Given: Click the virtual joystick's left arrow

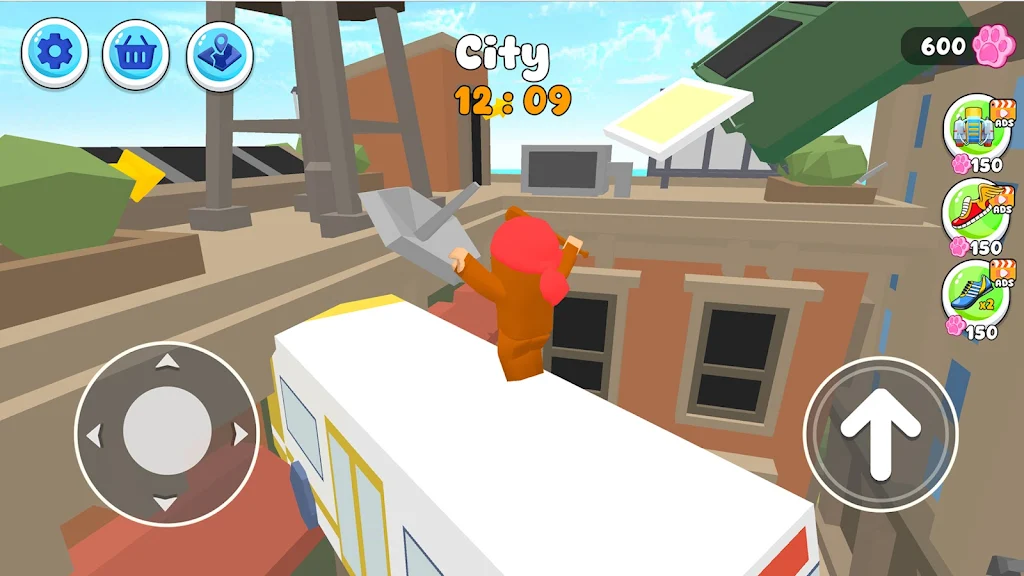Looking at the screenshot, I should (x=94, y=435).
